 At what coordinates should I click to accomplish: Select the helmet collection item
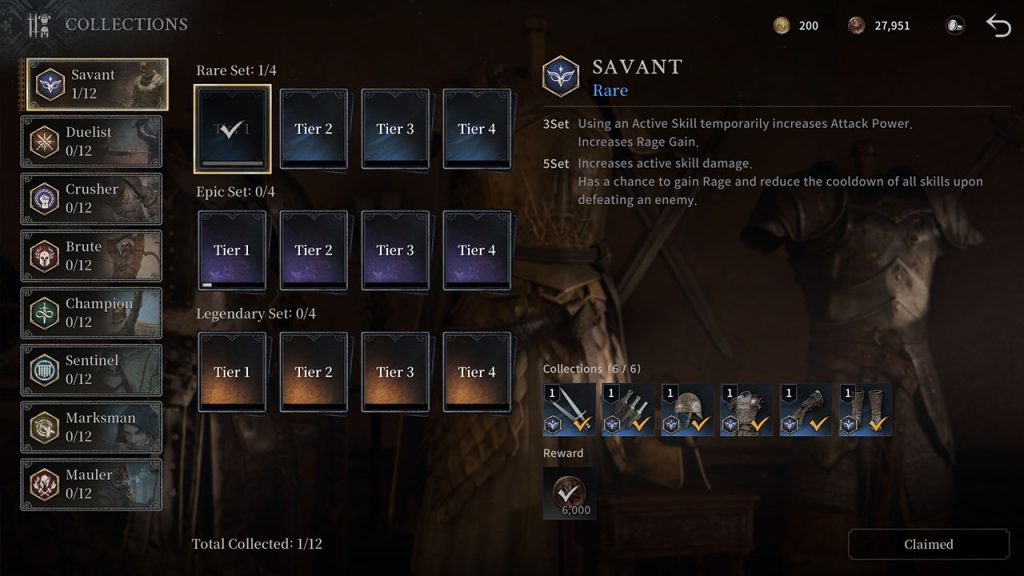689,410
